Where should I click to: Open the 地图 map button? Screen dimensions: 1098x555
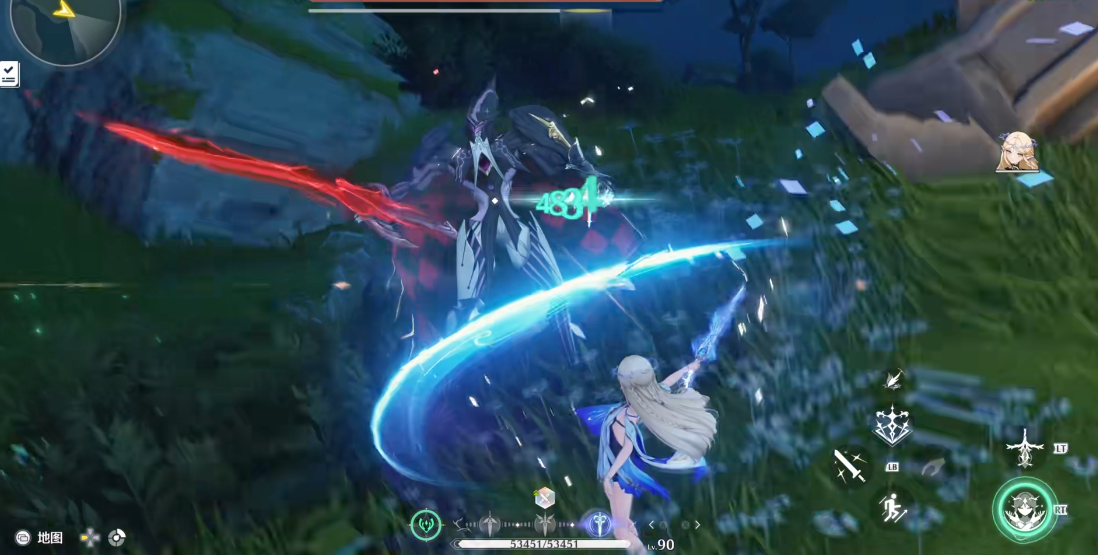click(40, 538)
